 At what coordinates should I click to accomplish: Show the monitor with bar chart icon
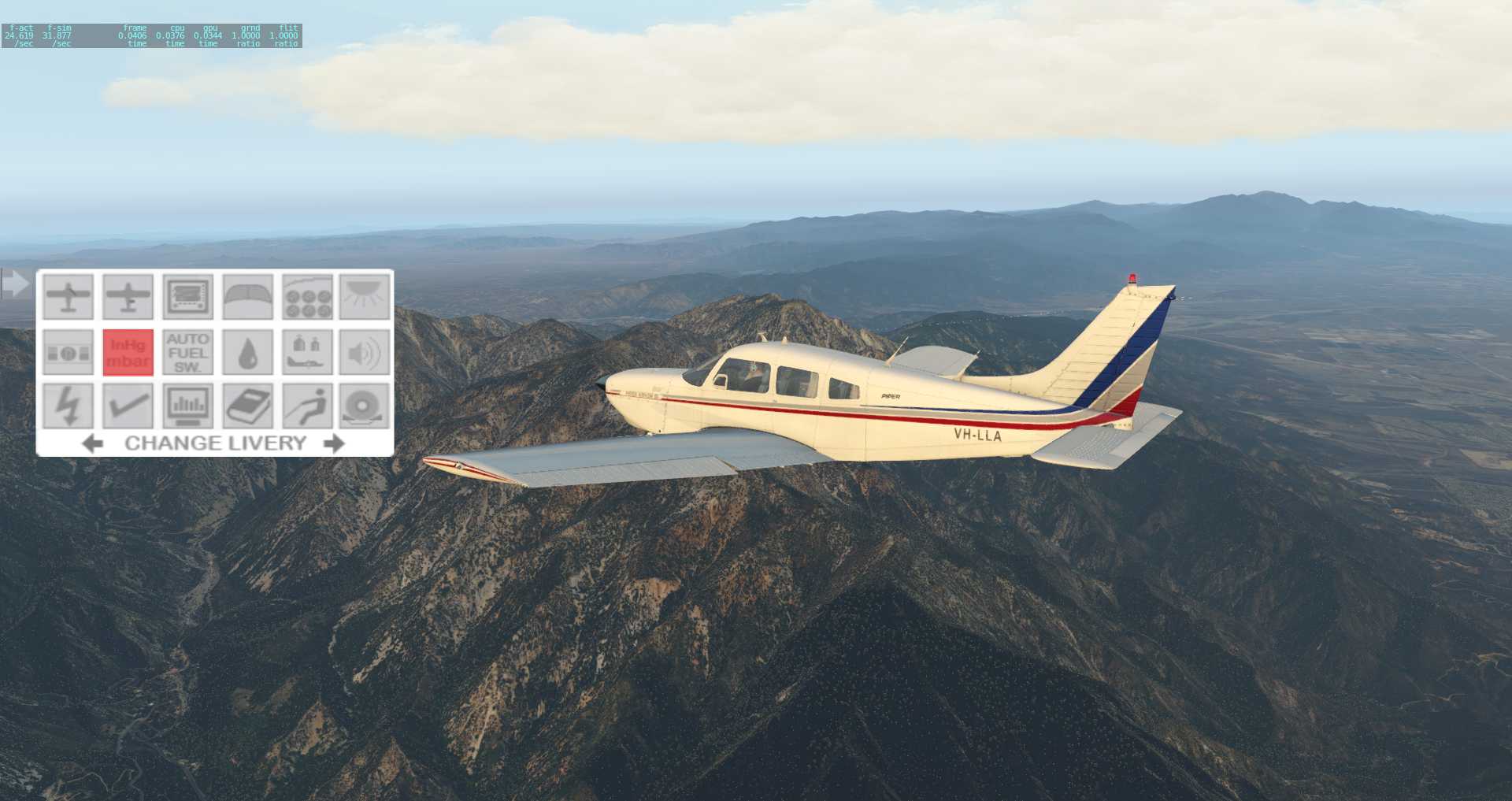187,406
